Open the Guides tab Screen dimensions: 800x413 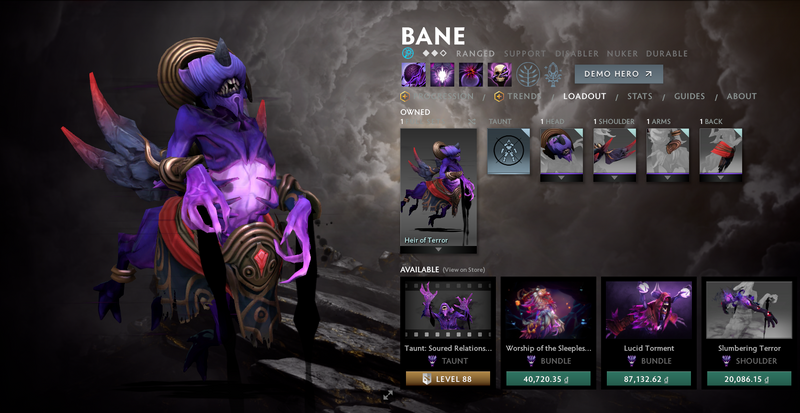(689, 97)
